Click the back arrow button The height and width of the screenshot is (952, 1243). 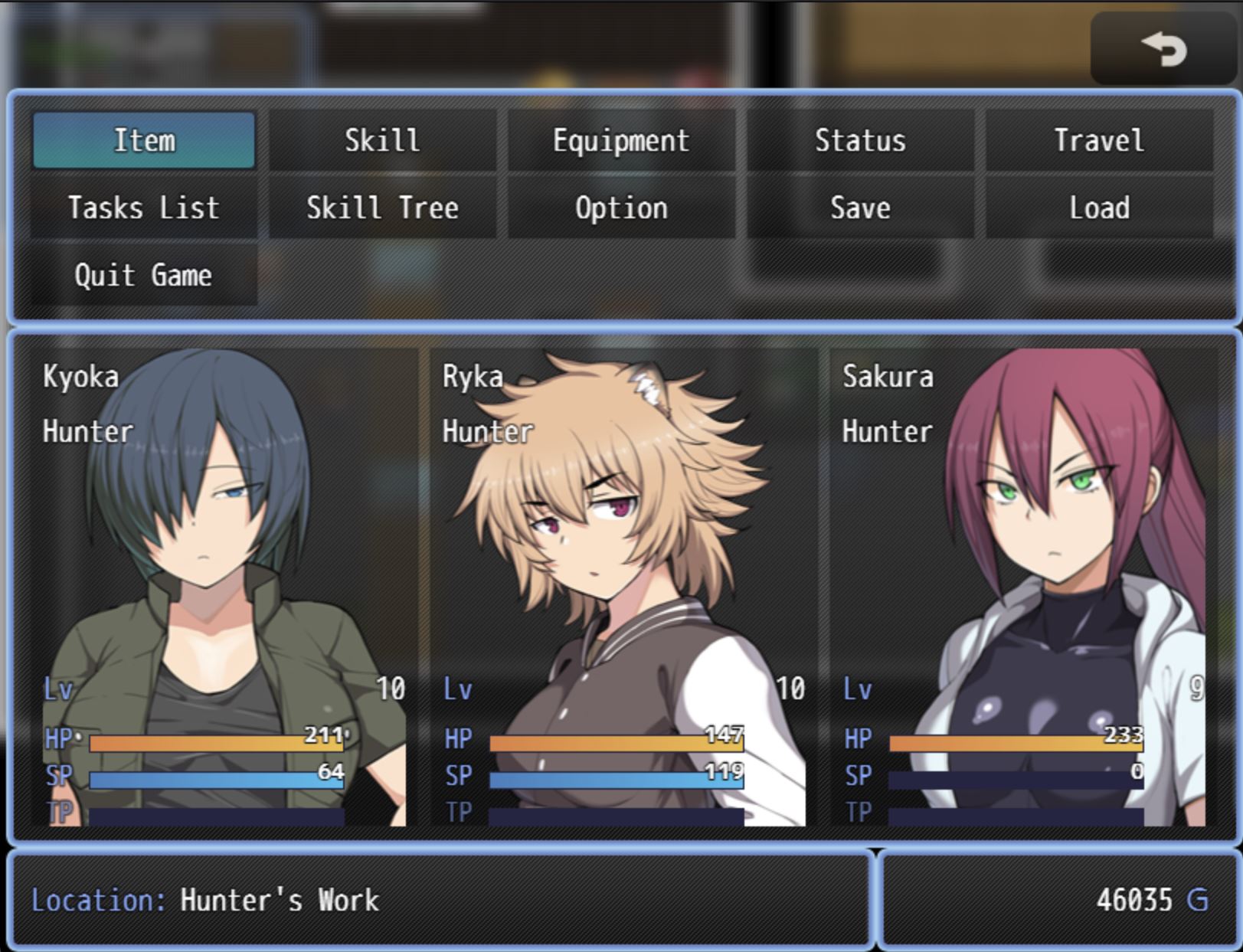coord(1163,50)
